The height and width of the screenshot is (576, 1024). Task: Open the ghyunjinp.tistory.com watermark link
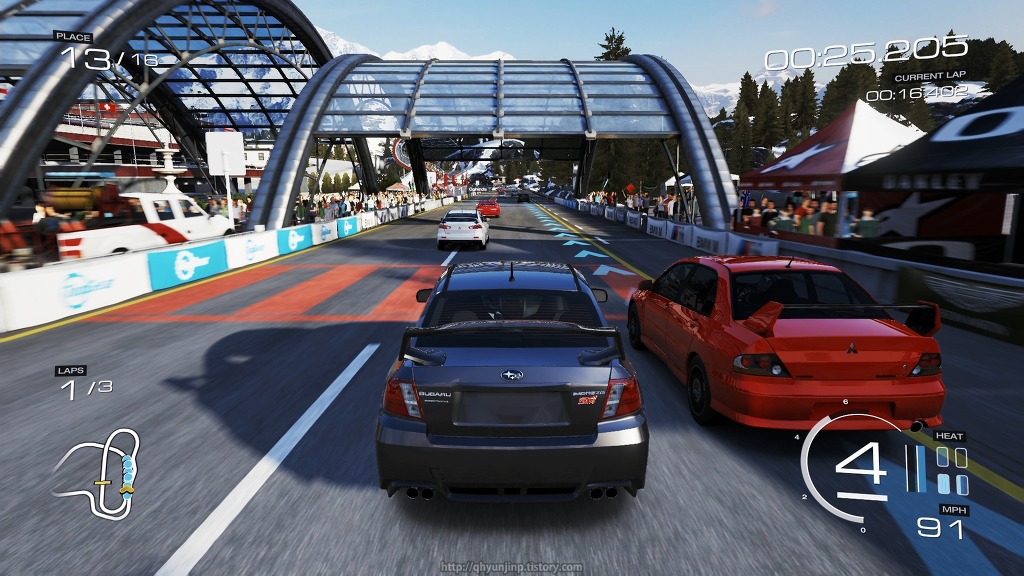(511, 567)
